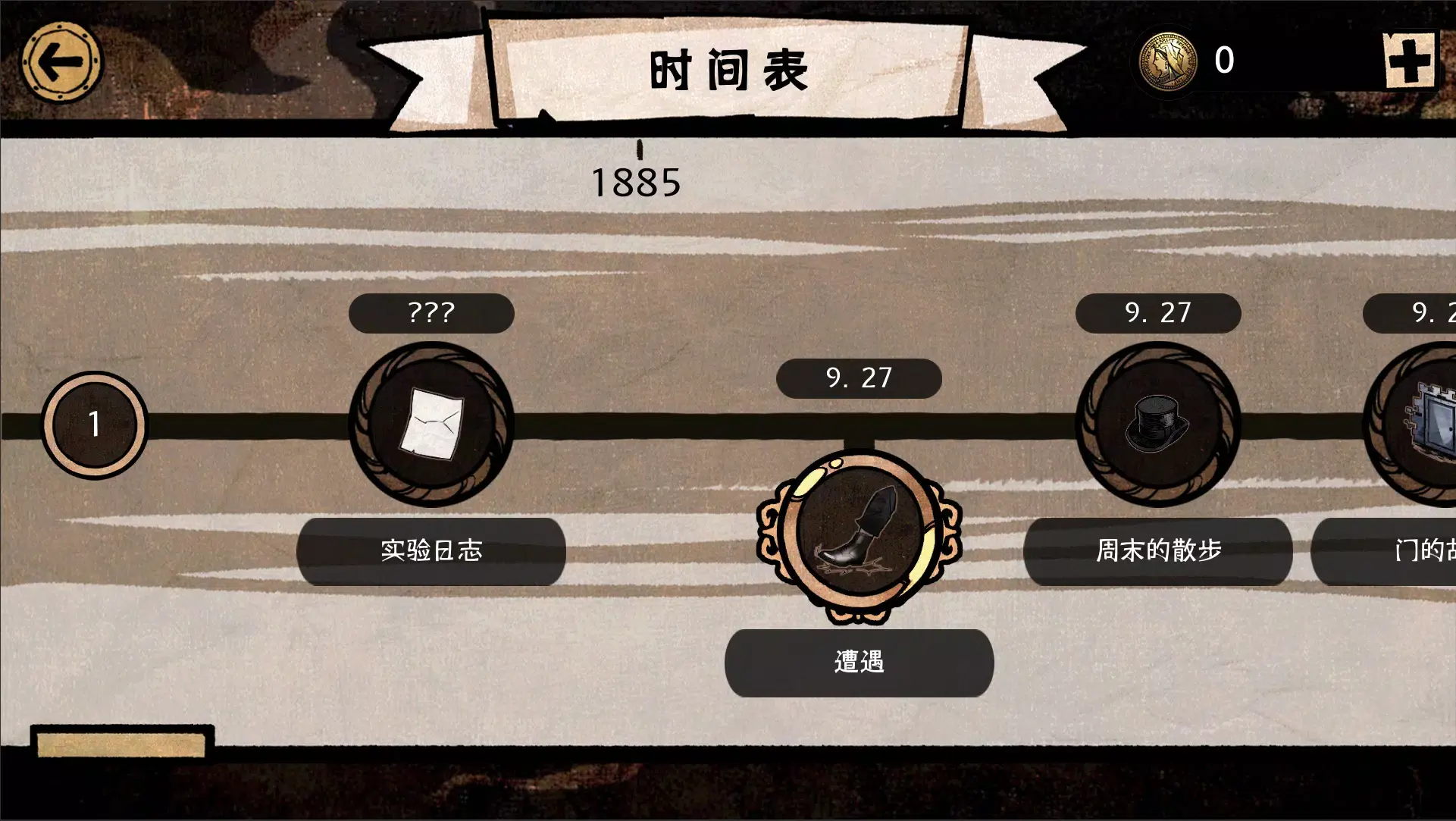This screenshot has height=821, width=1456.
Task: Click the 遭遇 event title
Action: coord(859,663)
